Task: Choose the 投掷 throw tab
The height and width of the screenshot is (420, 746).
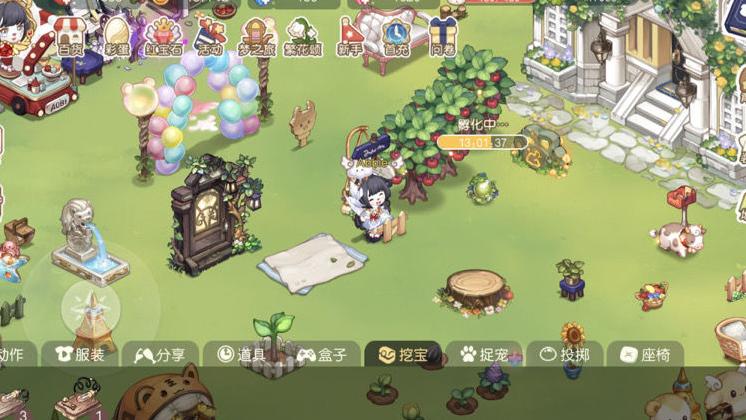Action: pyautogui.click(x=564, y=354)
